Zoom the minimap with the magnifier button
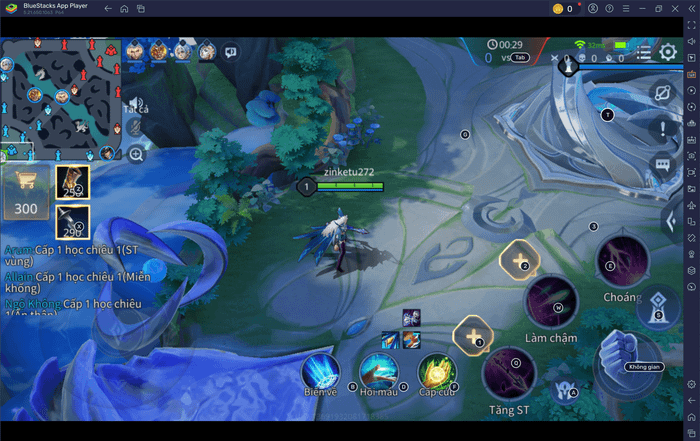Image resolution: width=700 pixels, height=441 pixels. tap(136, 154)
